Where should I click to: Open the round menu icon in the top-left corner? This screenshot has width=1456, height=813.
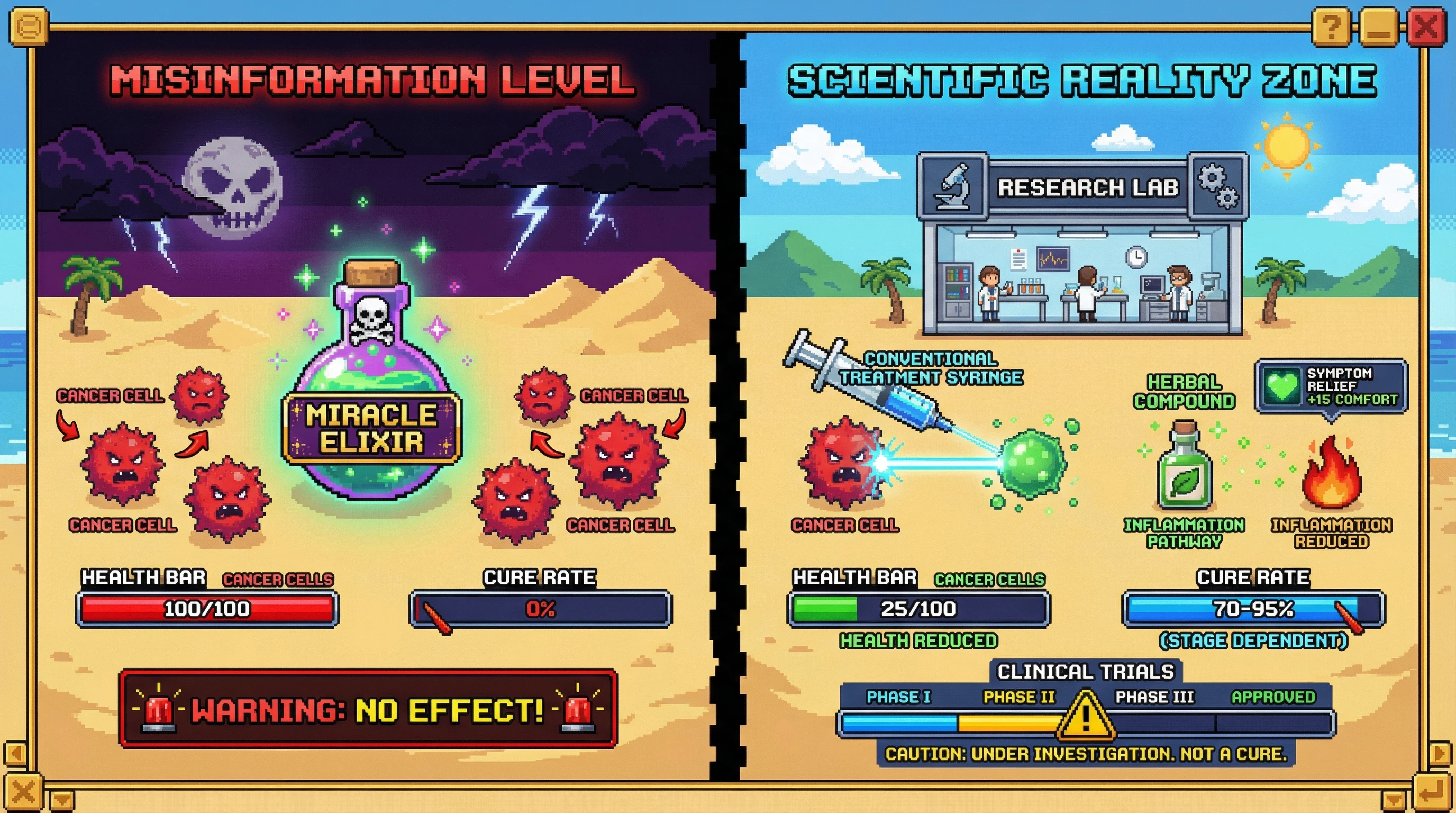[28, 26]
